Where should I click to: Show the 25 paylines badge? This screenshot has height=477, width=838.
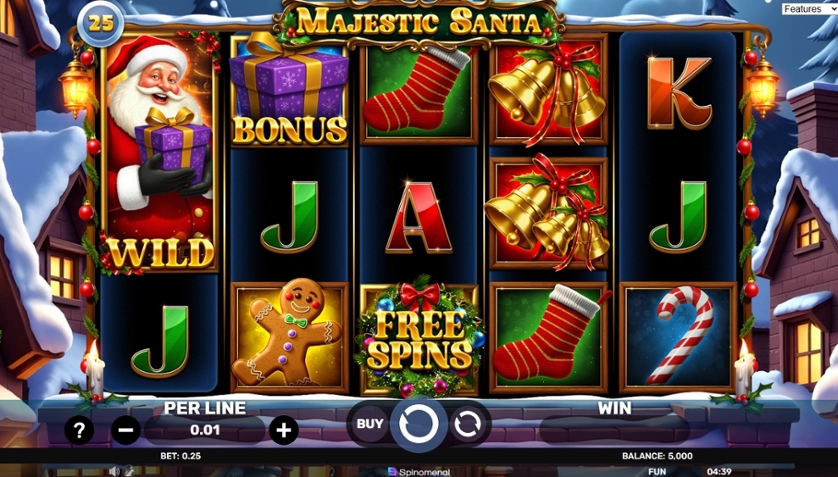pyautogui.click(x=102, y=22)
